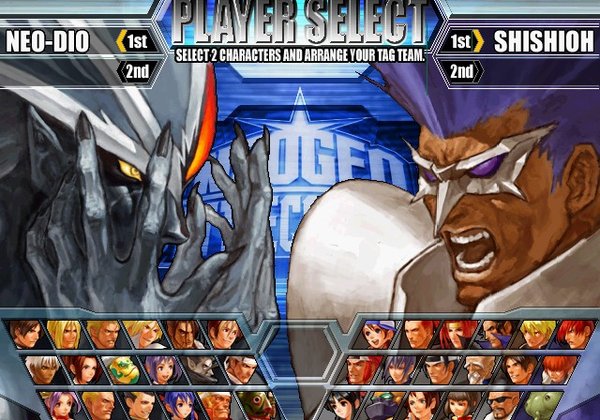Click Neo-Dio's 1st team slot

(138, 42)
